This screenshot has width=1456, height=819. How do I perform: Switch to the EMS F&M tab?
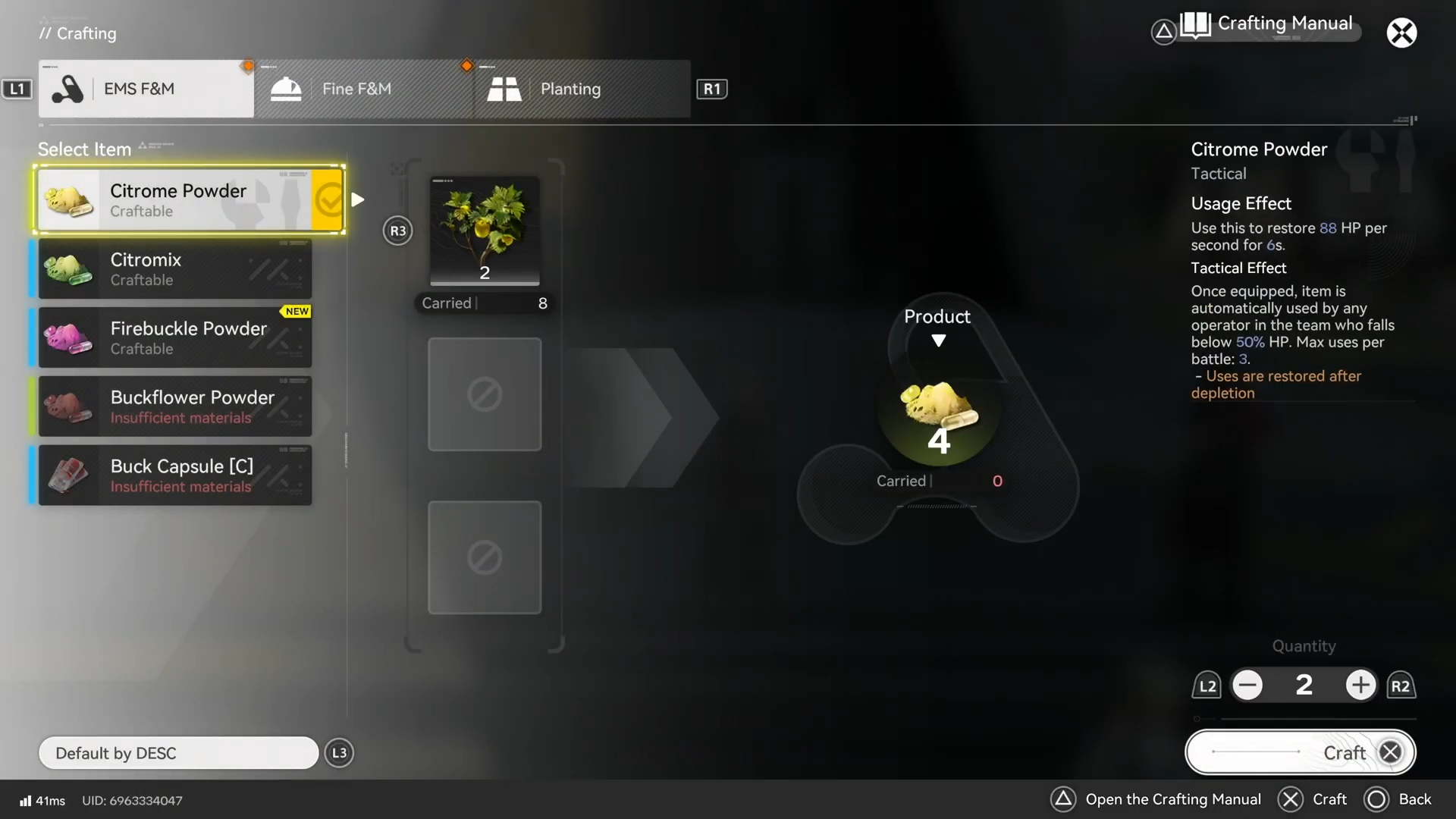[146, 89]
